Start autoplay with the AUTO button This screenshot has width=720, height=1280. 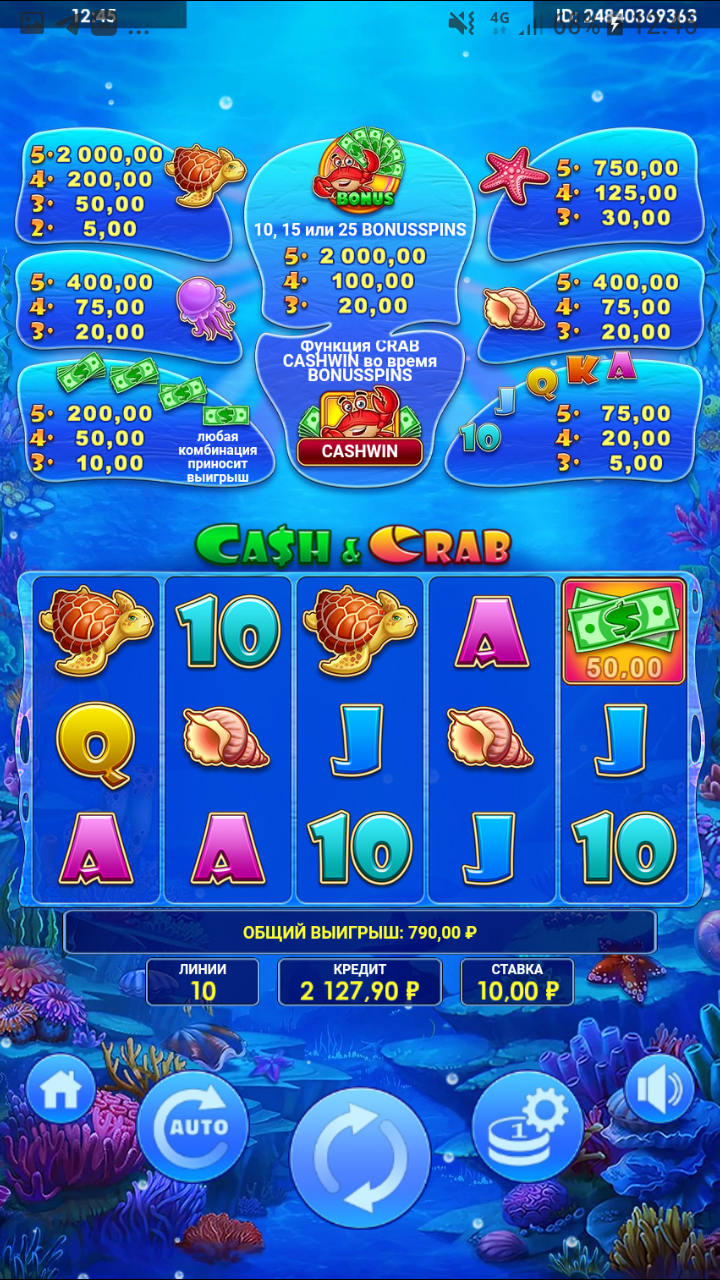[x=193, y=1127]
